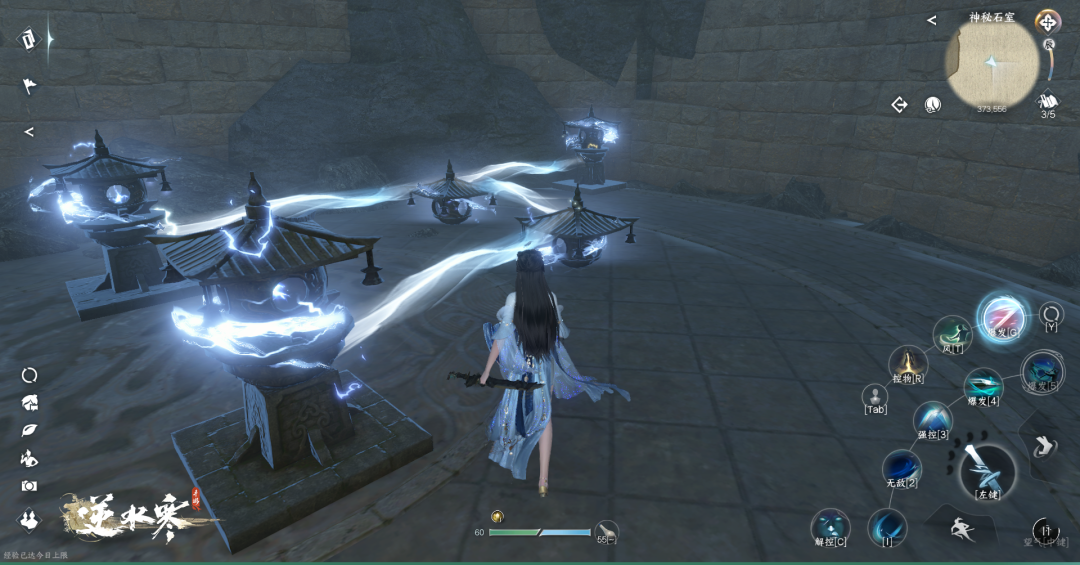1080x565 pixels.
Task: Cast the 强控[3] control skill
Action: pos(932,419)
